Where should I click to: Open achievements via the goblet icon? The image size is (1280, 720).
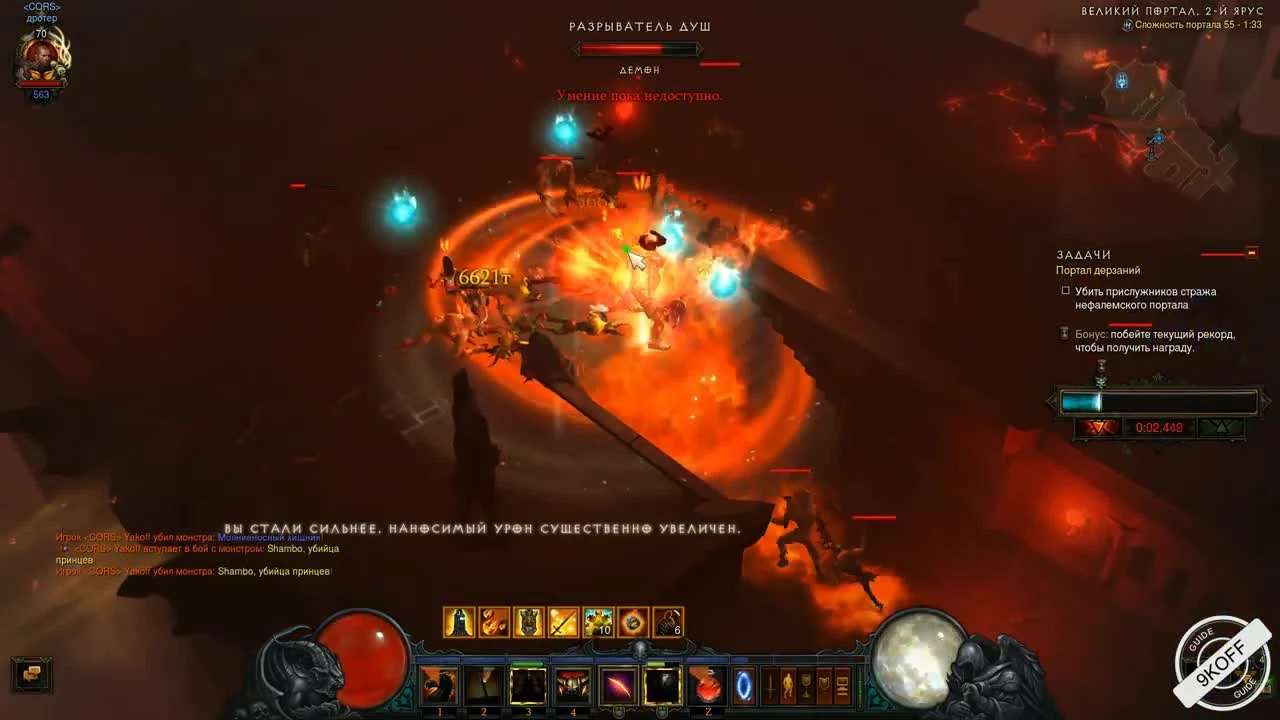pyautogui.click(x=806, y=686)
